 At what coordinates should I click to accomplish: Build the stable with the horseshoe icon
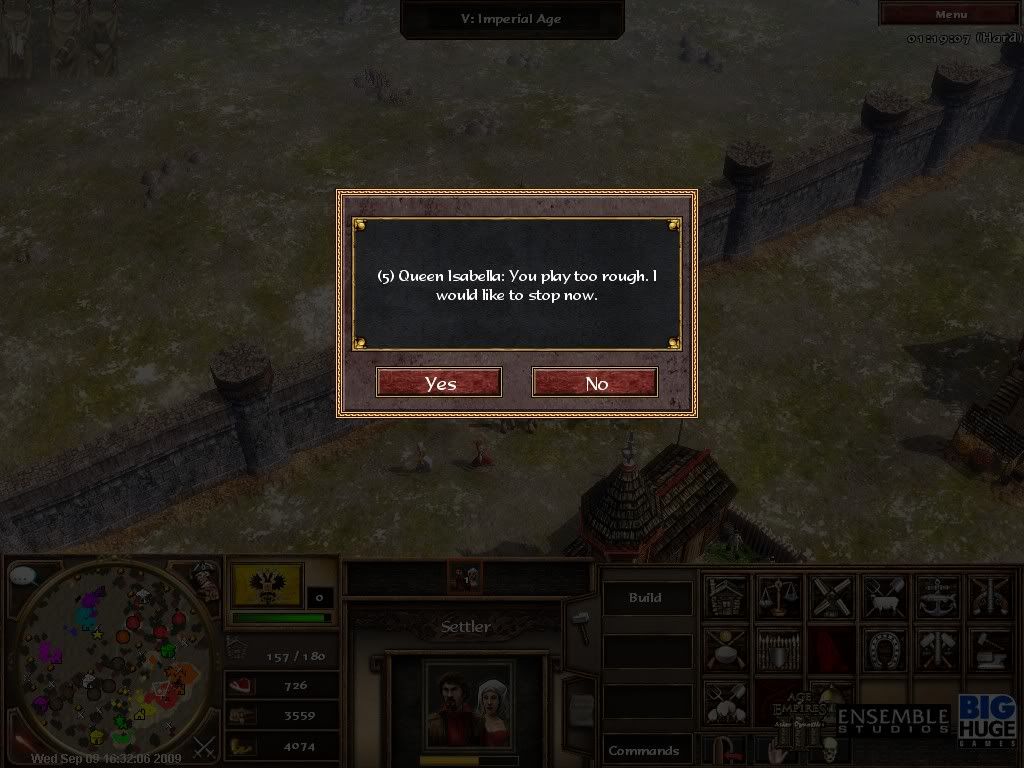coord(883,649)
